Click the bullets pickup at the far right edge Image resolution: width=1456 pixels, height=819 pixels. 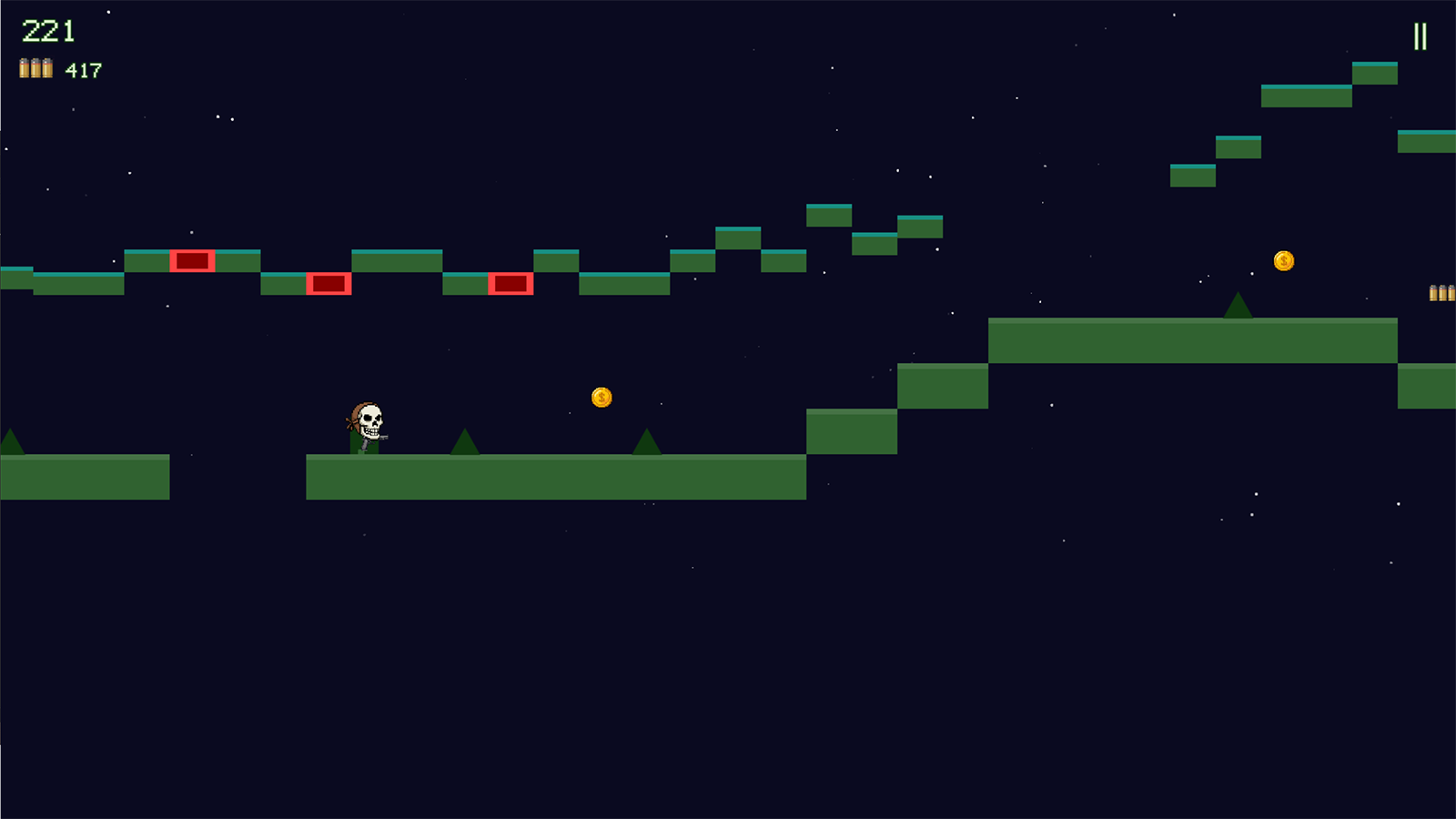coord(1441,294)
